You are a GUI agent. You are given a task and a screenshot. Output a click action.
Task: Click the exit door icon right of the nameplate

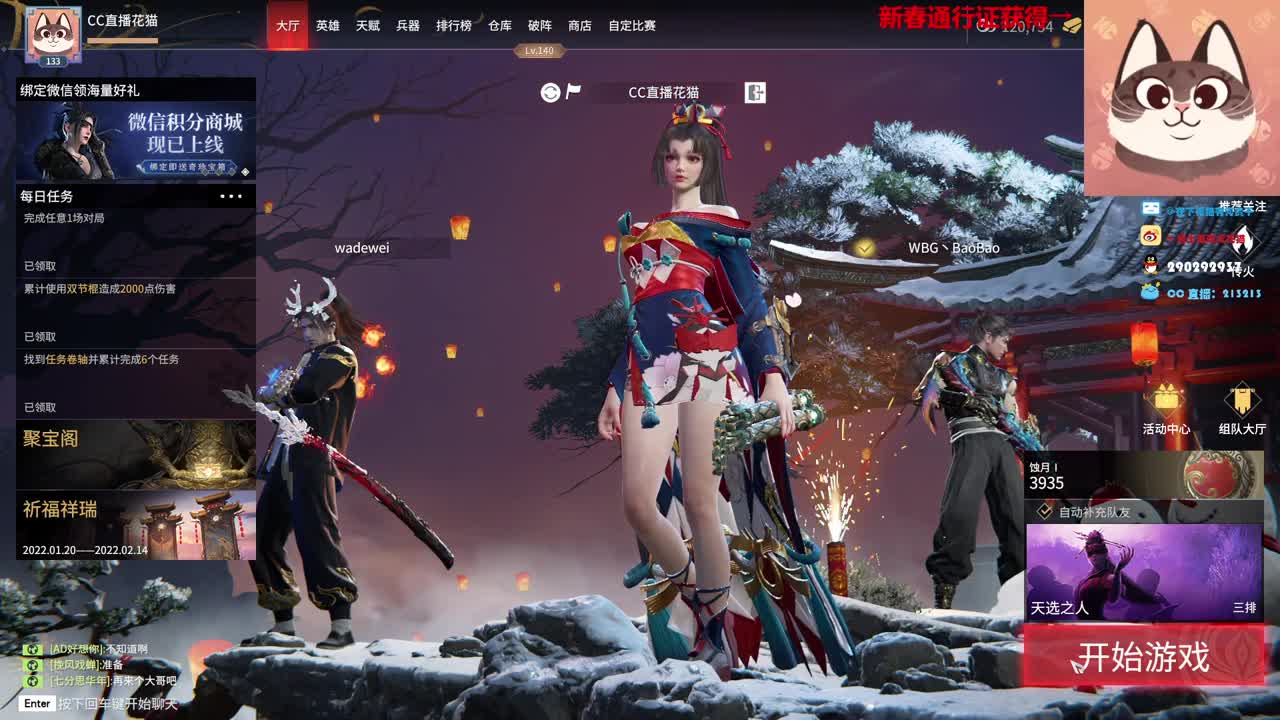pos(754,92)
